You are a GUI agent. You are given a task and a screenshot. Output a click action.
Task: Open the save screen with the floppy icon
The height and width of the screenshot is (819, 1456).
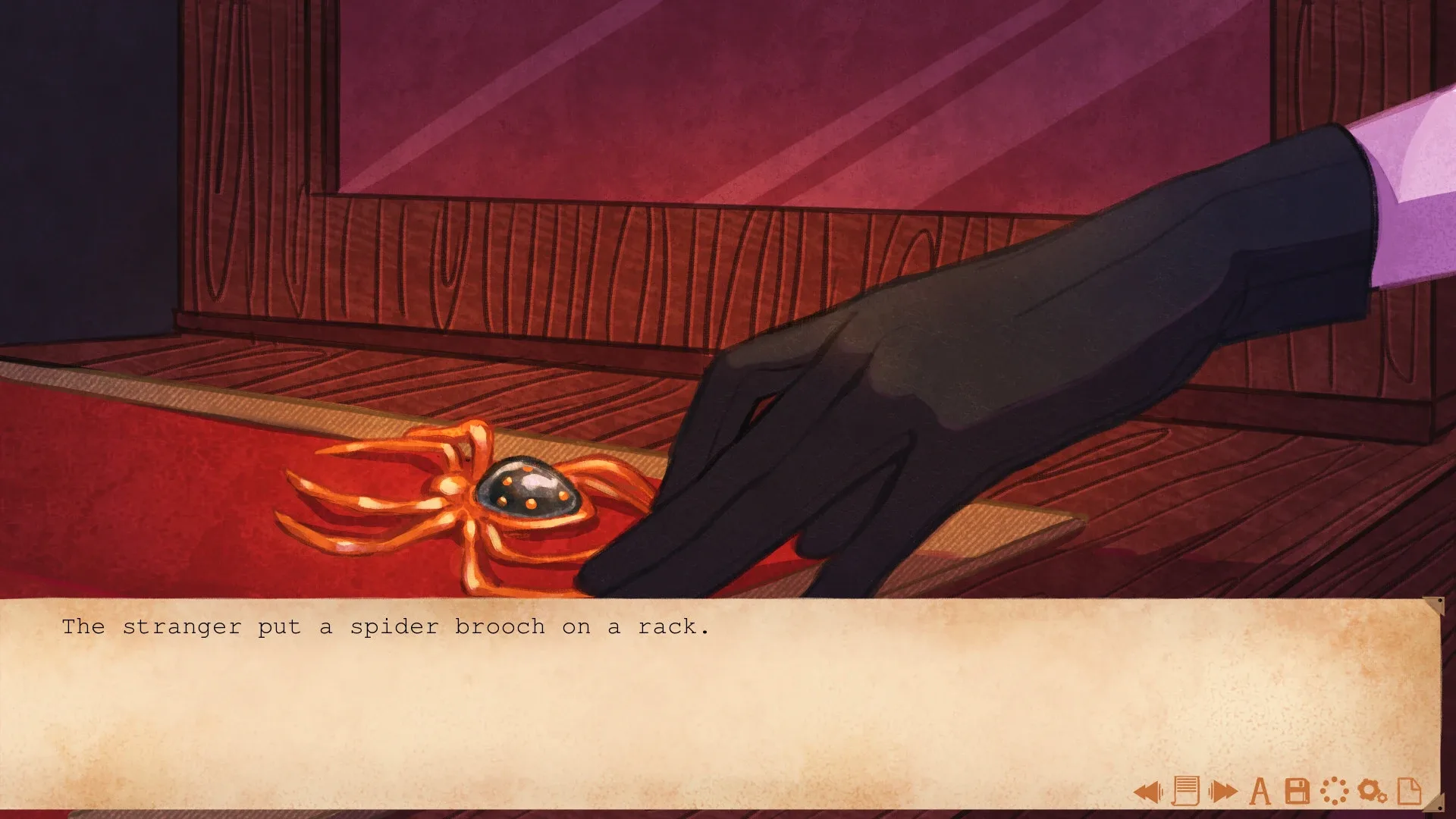(1297, 790)
